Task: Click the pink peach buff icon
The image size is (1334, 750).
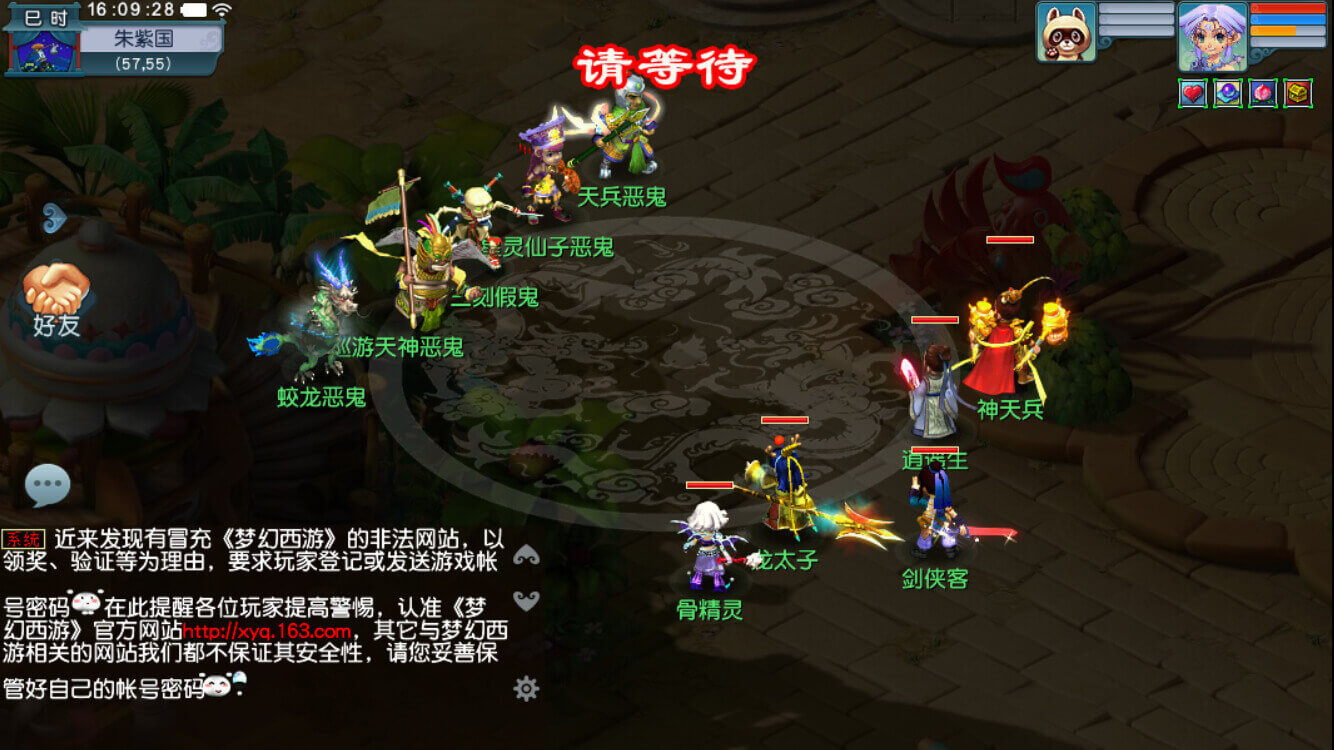Action: [1263, 93]
